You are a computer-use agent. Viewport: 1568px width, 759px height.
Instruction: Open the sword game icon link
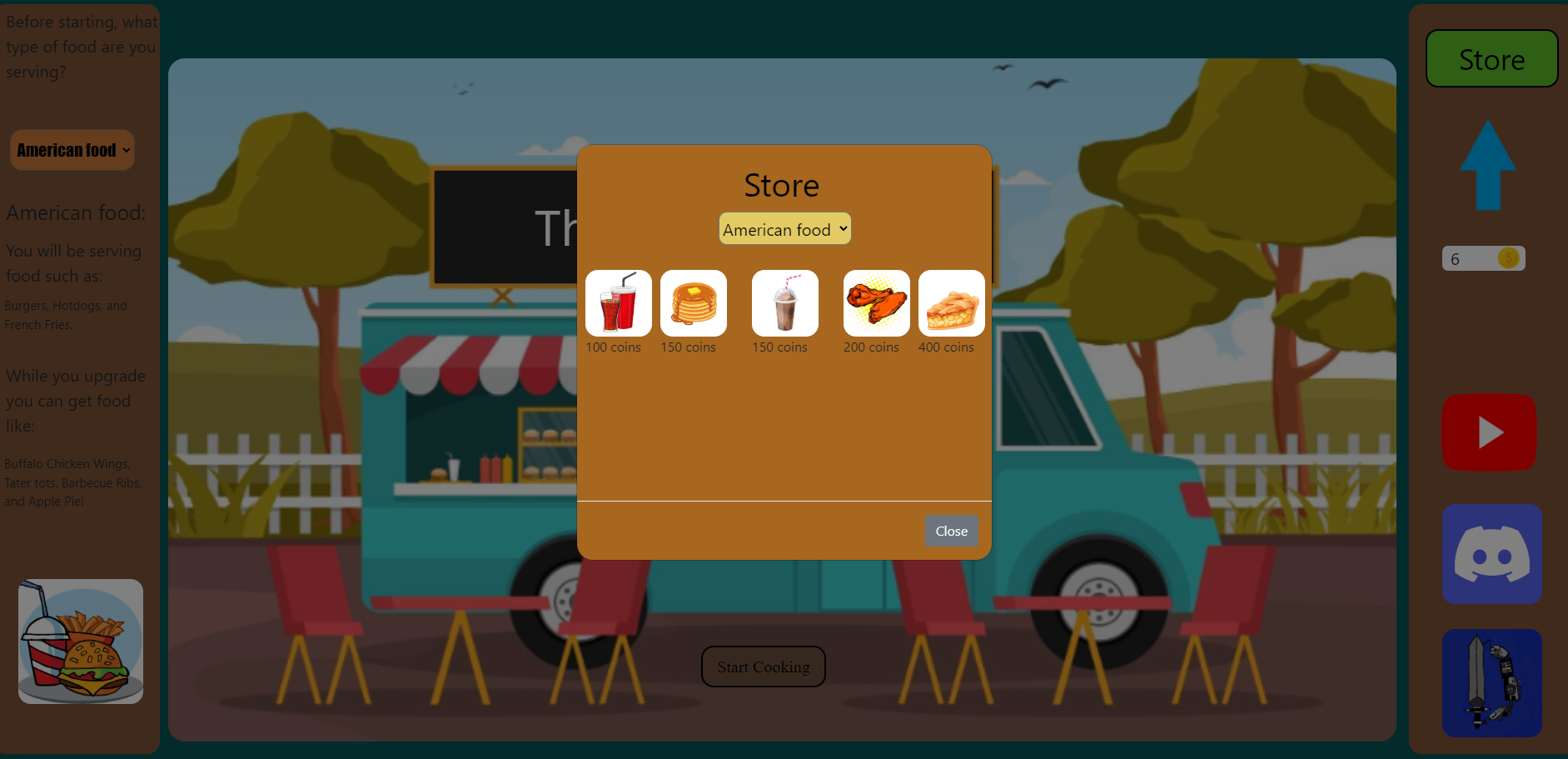click(1491, 682)
